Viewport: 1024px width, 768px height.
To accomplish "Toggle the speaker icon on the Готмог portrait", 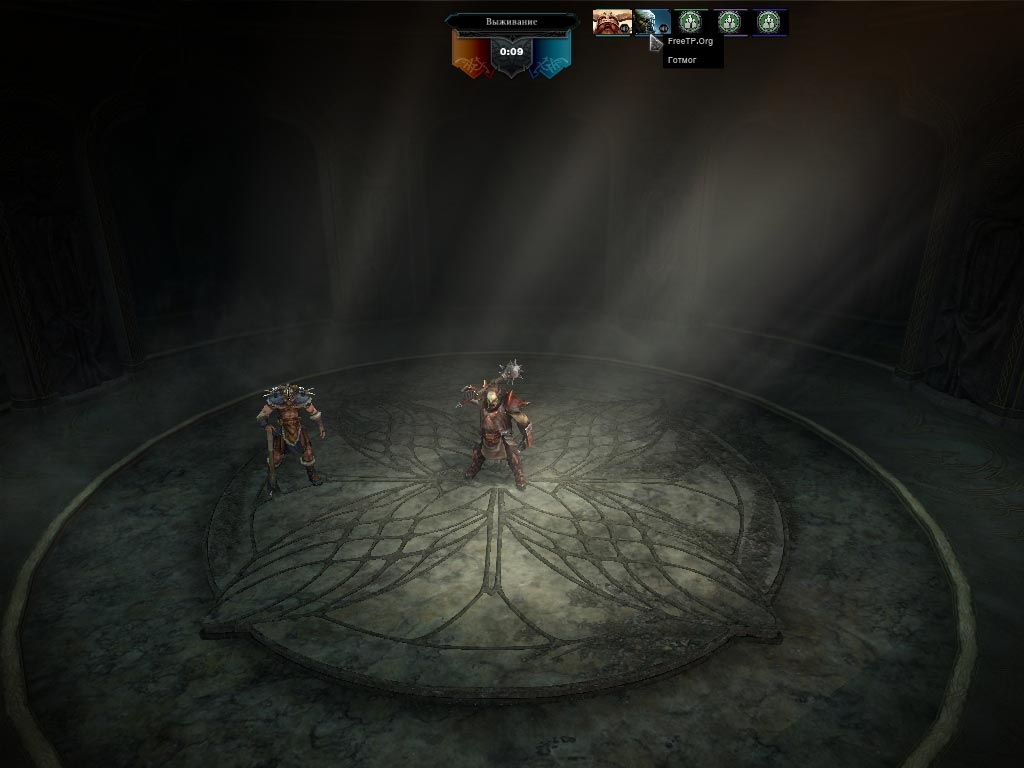I will pos(664,29).
